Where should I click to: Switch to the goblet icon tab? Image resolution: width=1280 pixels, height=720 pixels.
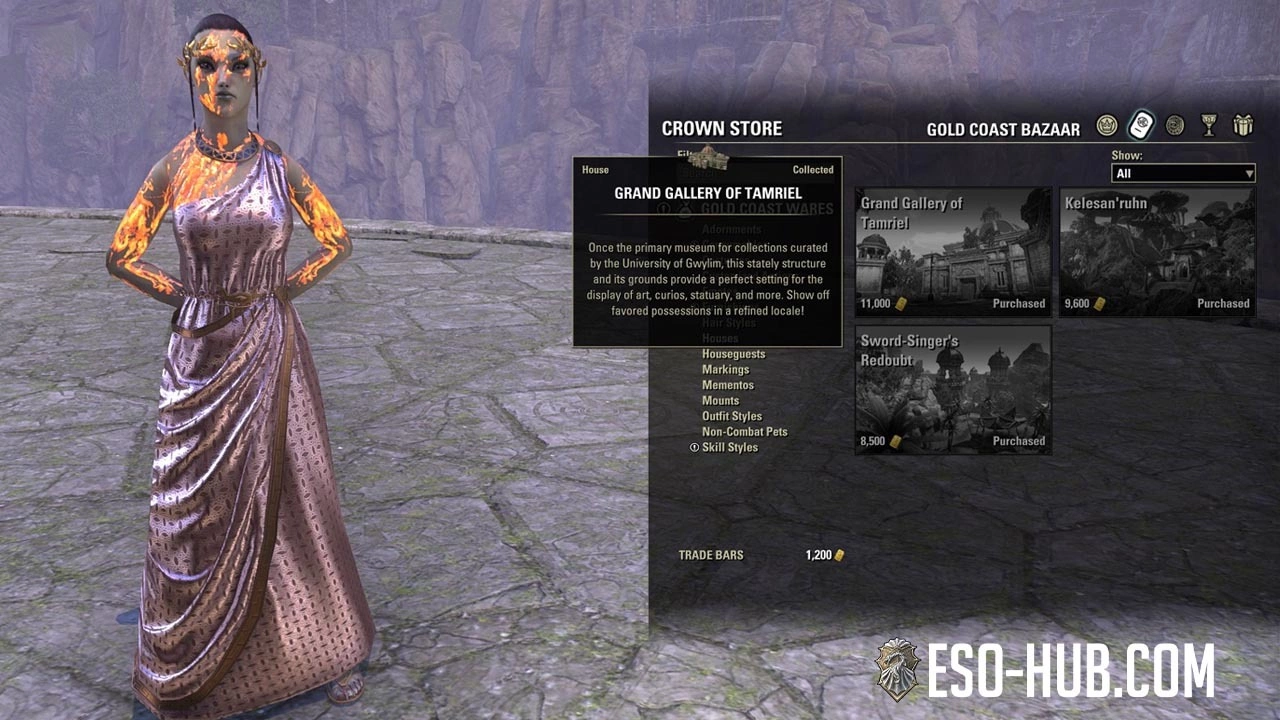(1209, 126)
